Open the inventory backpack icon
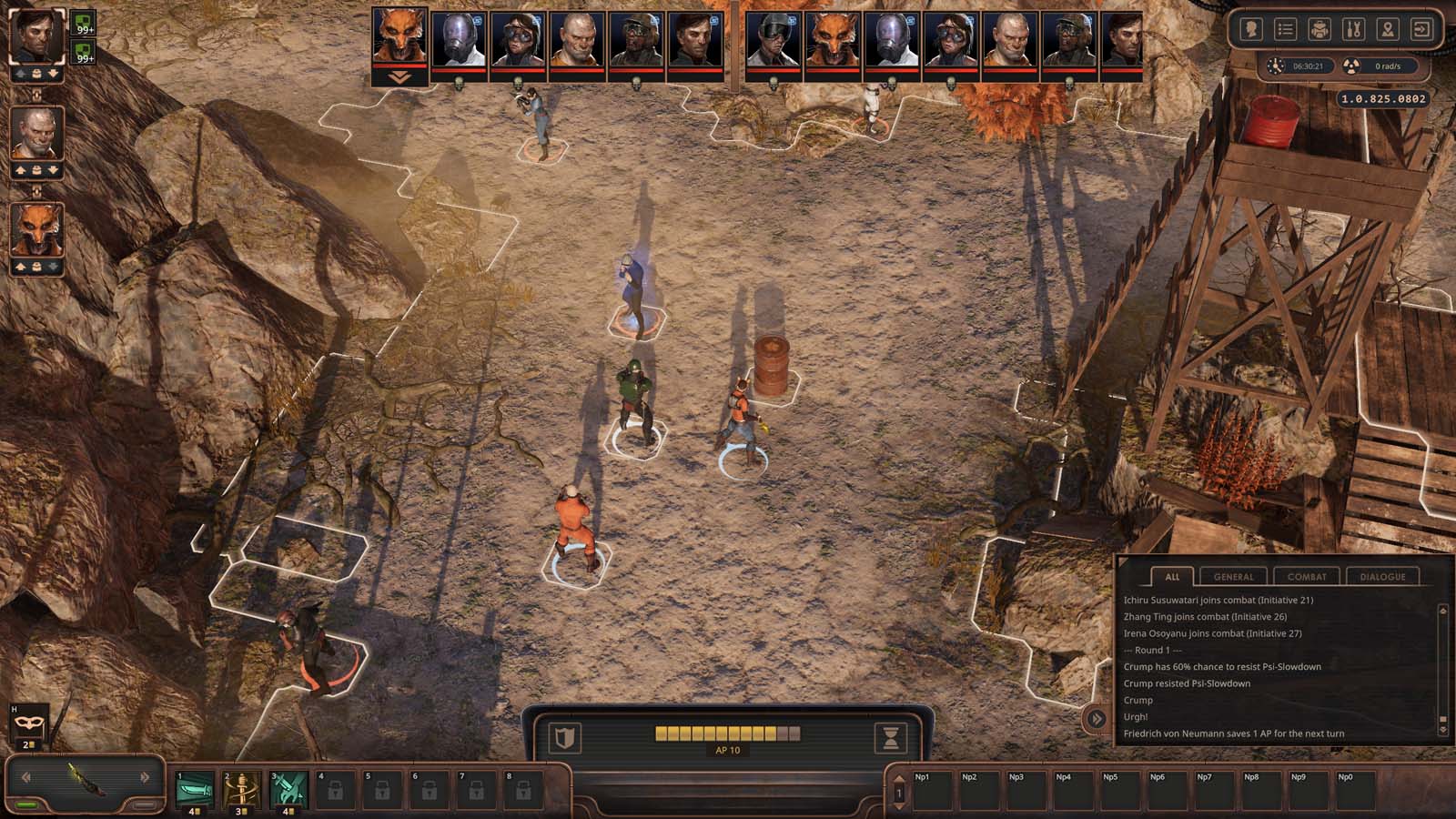 coord(1319,29)
